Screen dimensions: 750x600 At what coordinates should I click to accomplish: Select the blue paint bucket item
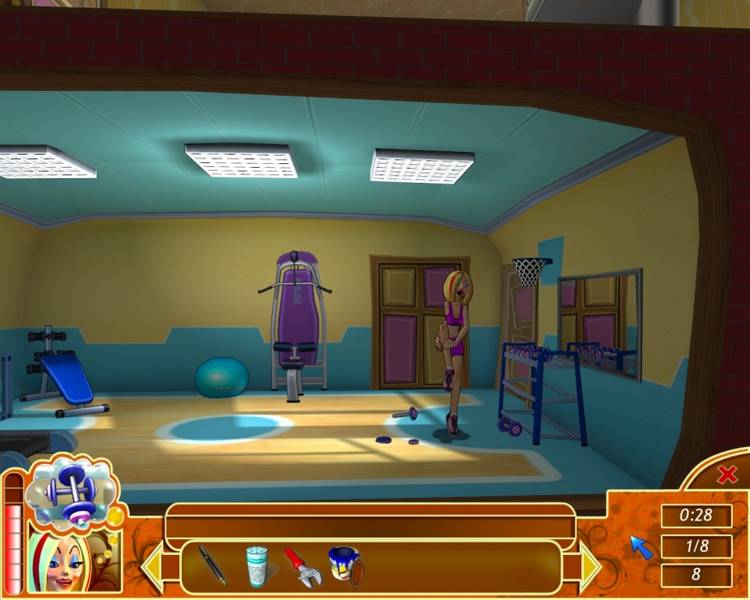[346, 566]
